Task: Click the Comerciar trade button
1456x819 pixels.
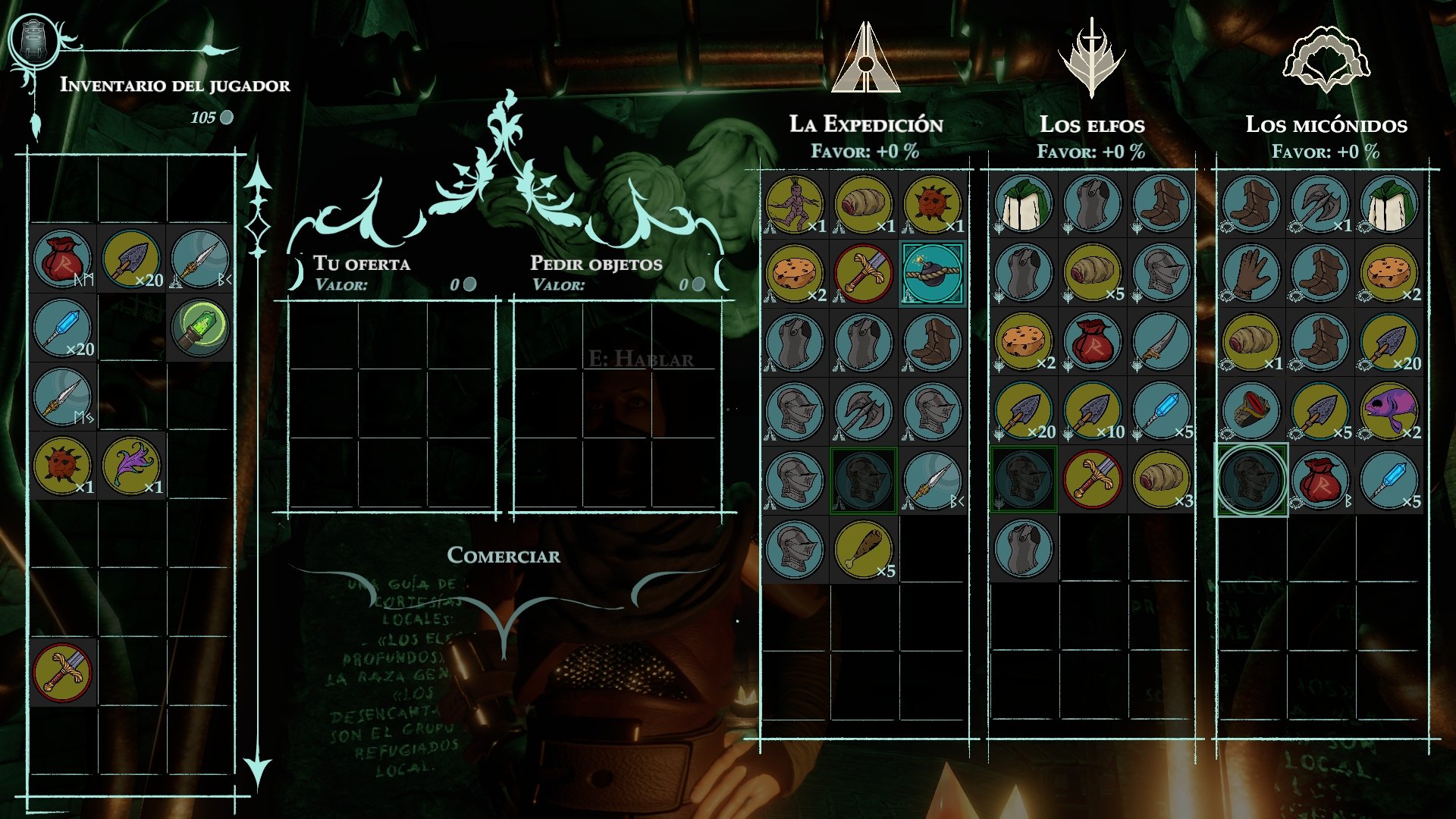Action: pos(504,556)
